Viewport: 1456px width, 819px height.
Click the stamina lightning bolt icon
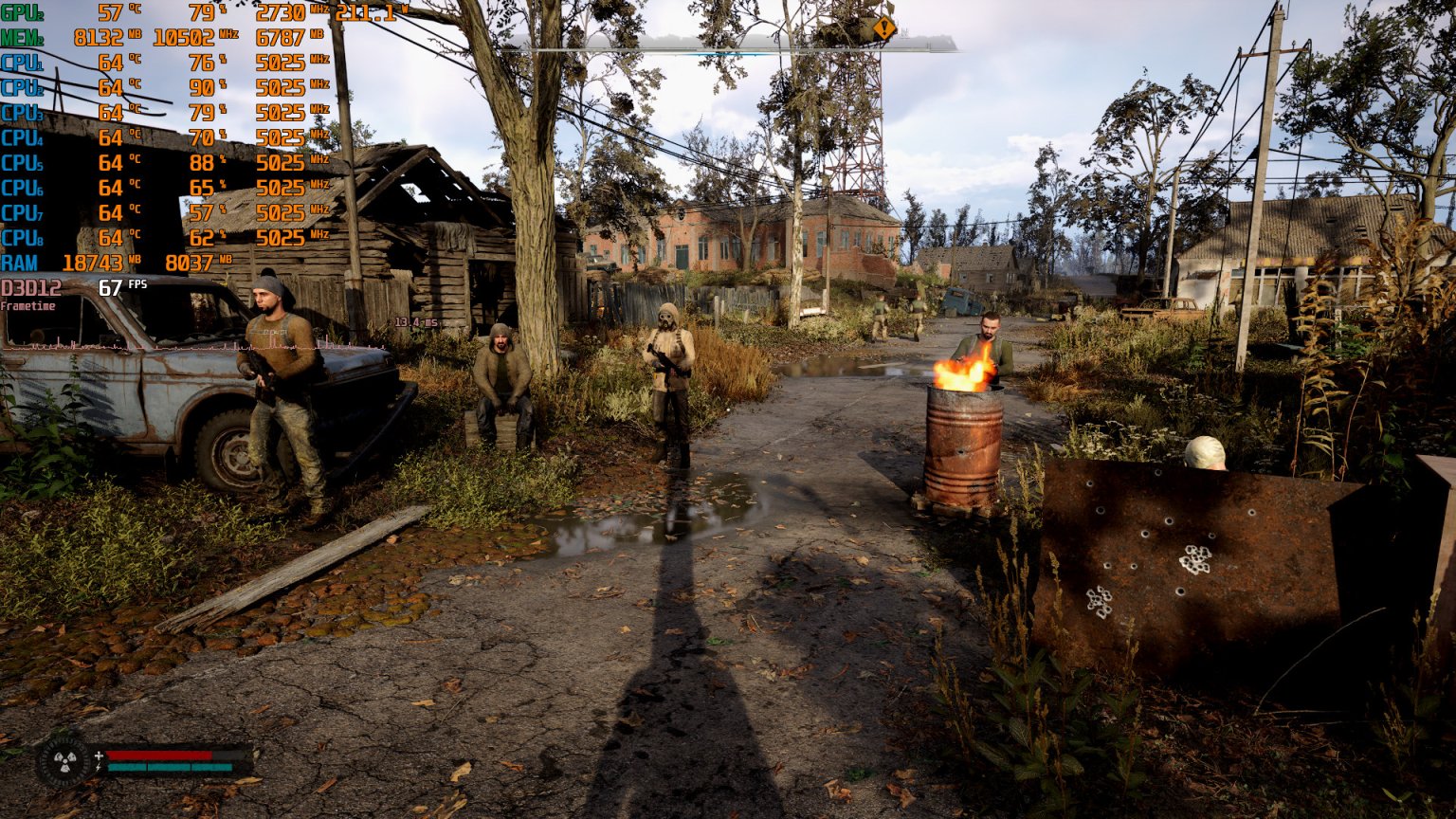point(98,767)
